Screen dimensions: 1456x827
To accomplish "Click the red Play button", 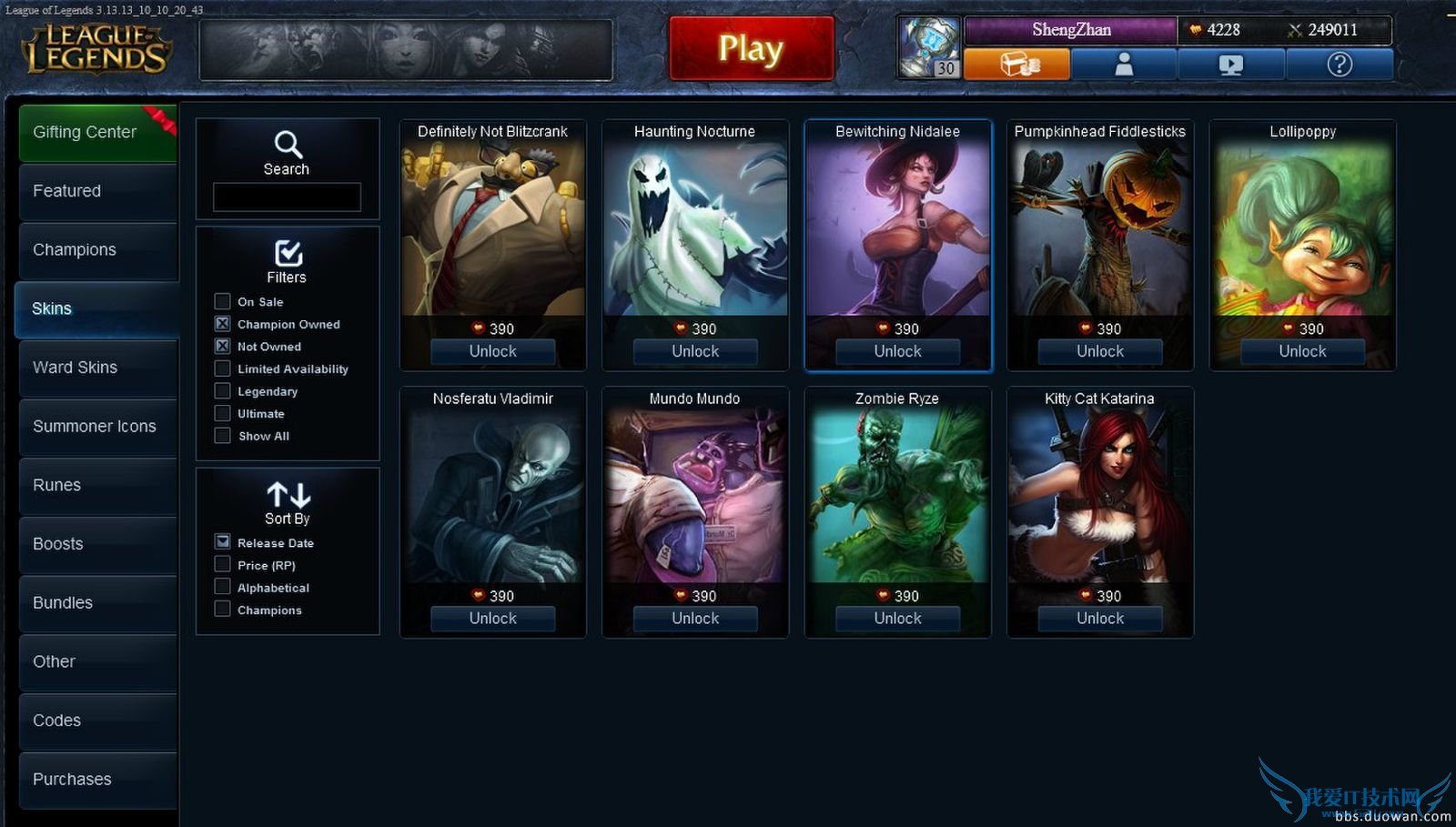I will click(x=751, y=48).
